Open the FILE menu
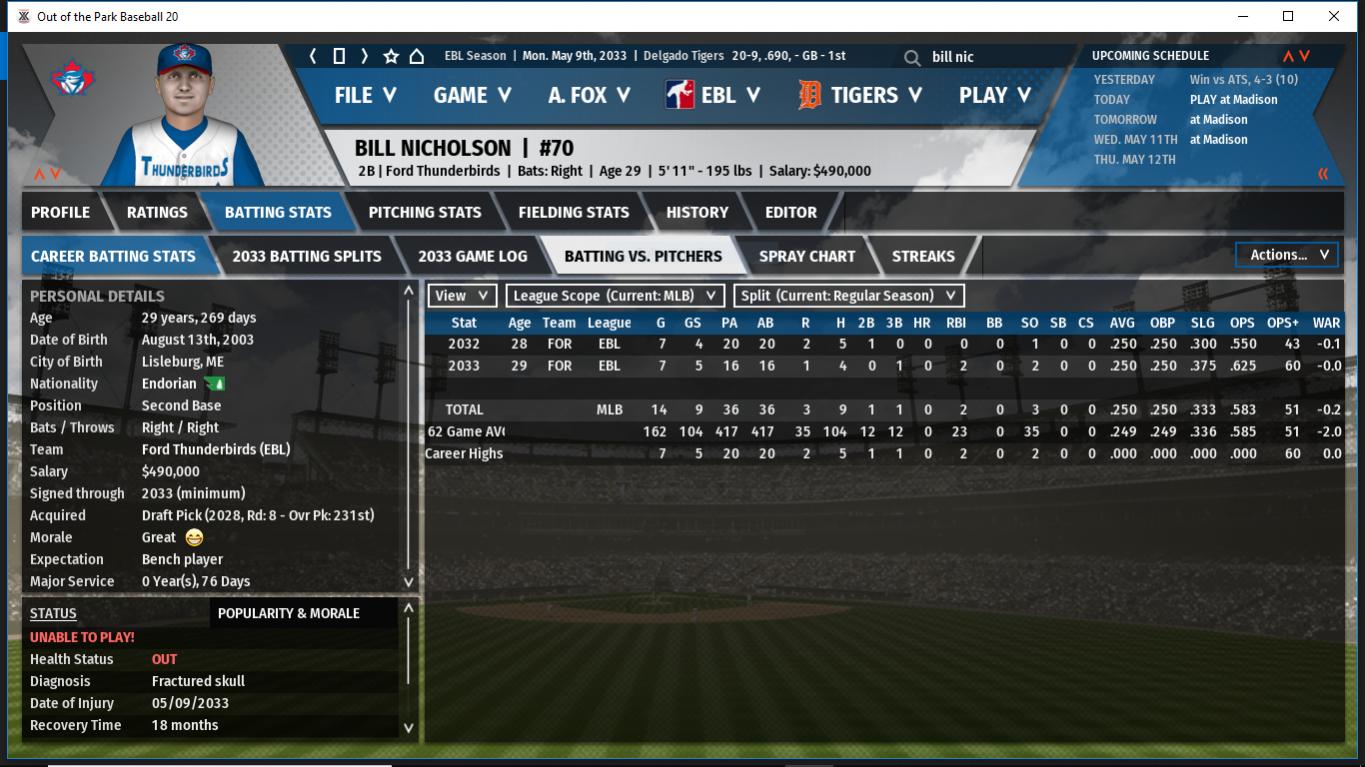Image resolution: width=1365 pixels, height=767 pixels. 365,95
